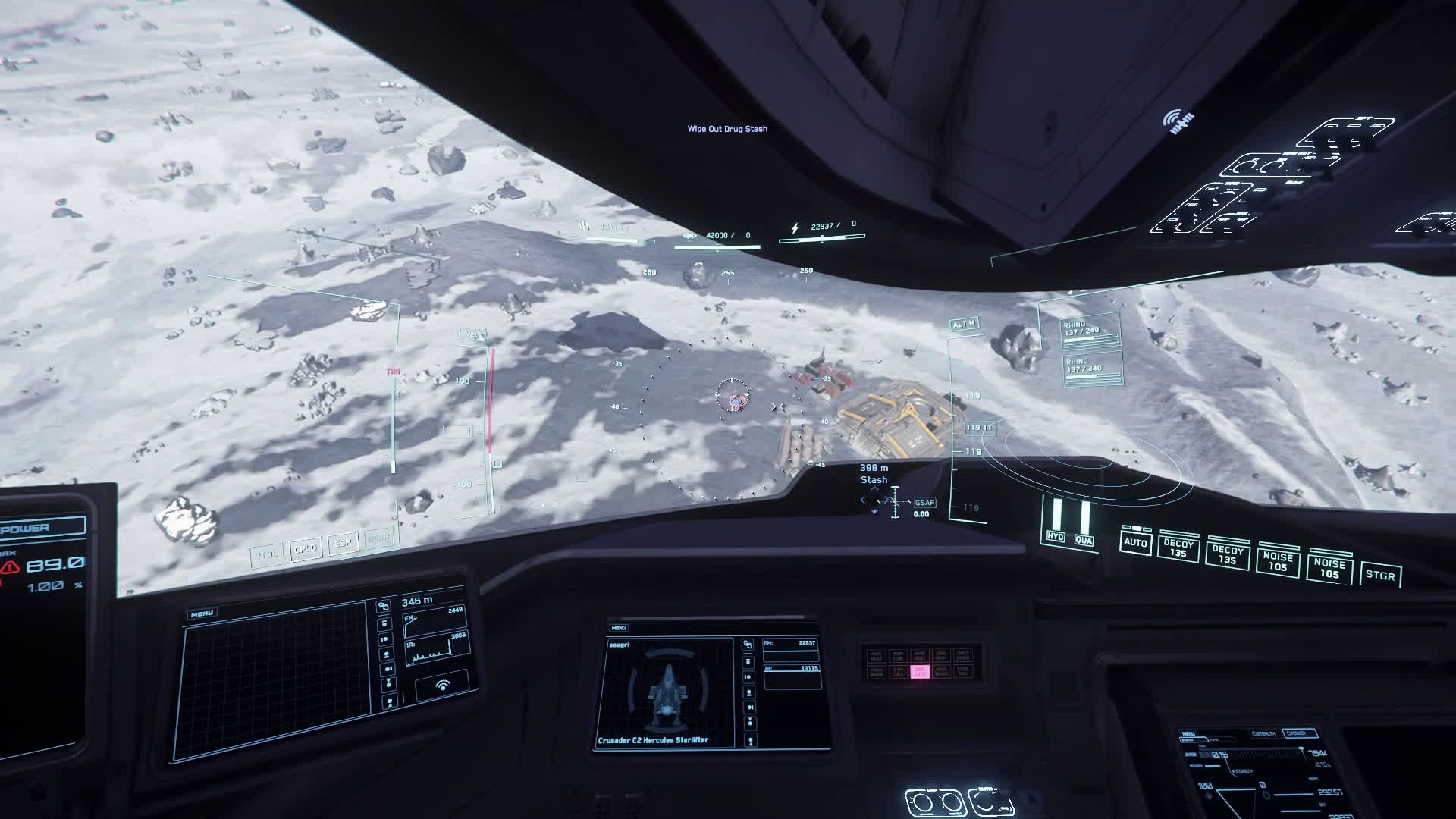Open the MENU on the left radar display
This screenshot has width=1456, height=819.
click(202, 613)
